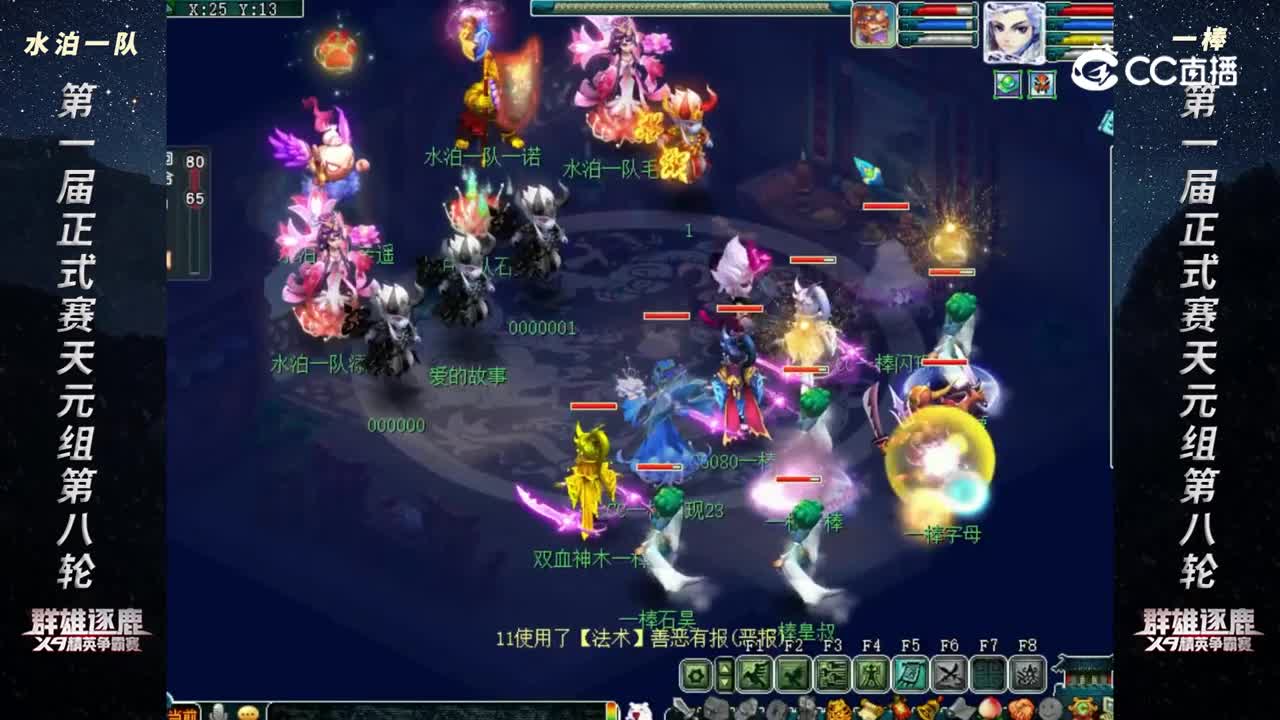The image size is (1280, 720).
Task: Click the up arrow of the hotkey page stepper
Action: 725,667
